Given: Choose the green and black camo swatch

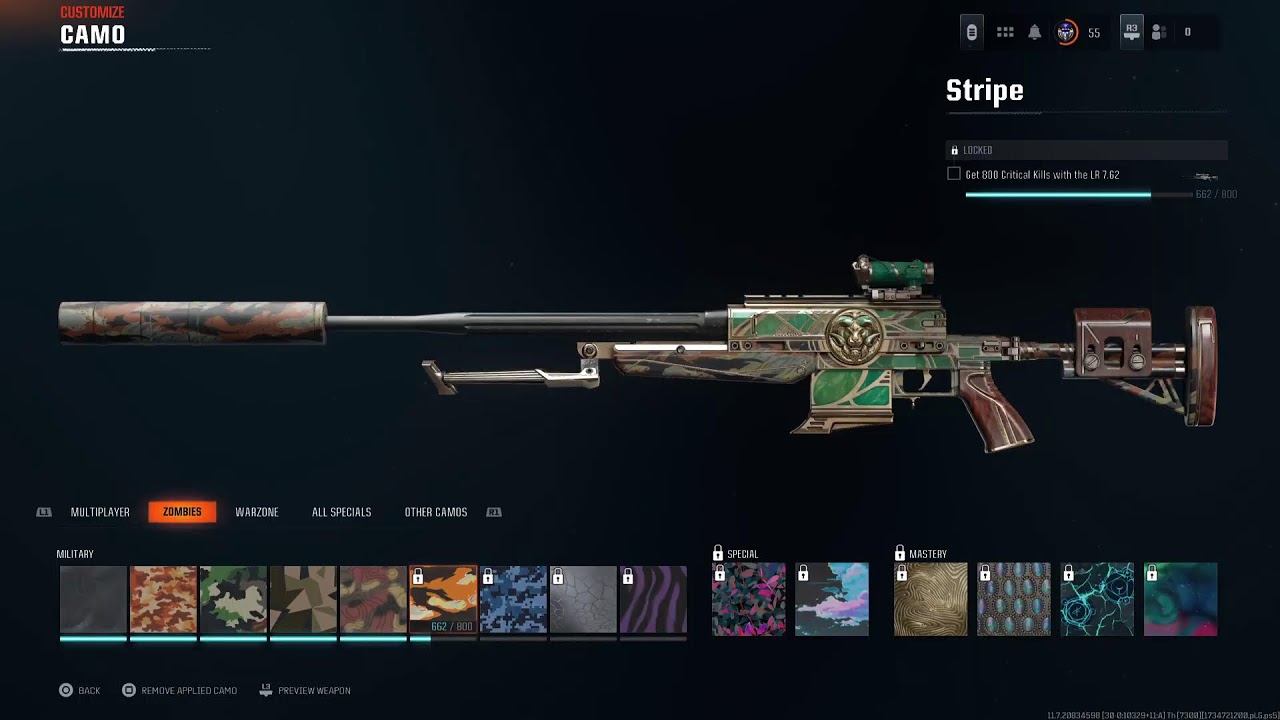Looking at the screenshot, I should click(x=233, y=600).
